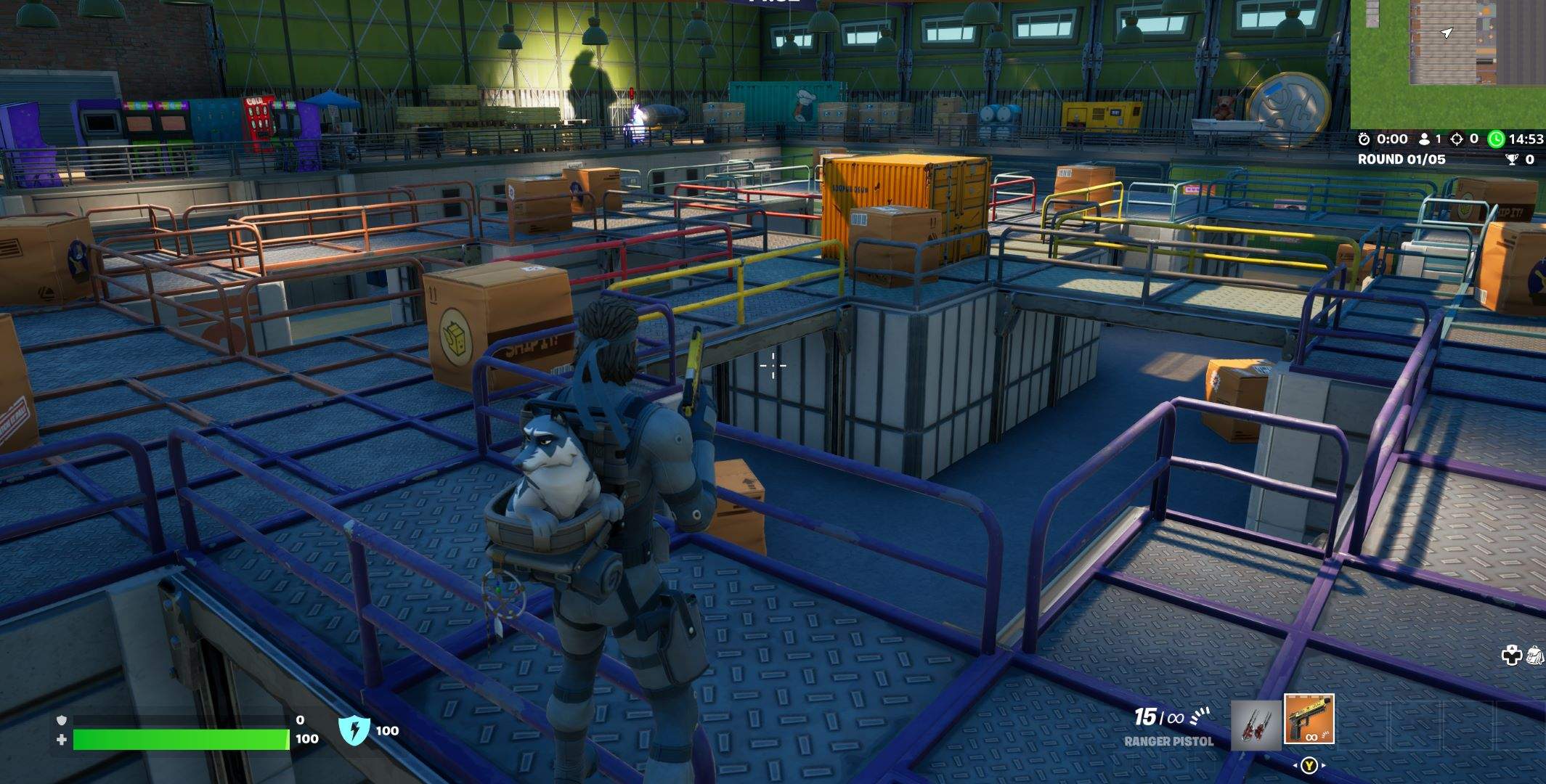Image resolution: width=1546 pixels, height=784 pixels.
Task: Click the crosshair eliminations counter icon
Action: pos(1456,139)
